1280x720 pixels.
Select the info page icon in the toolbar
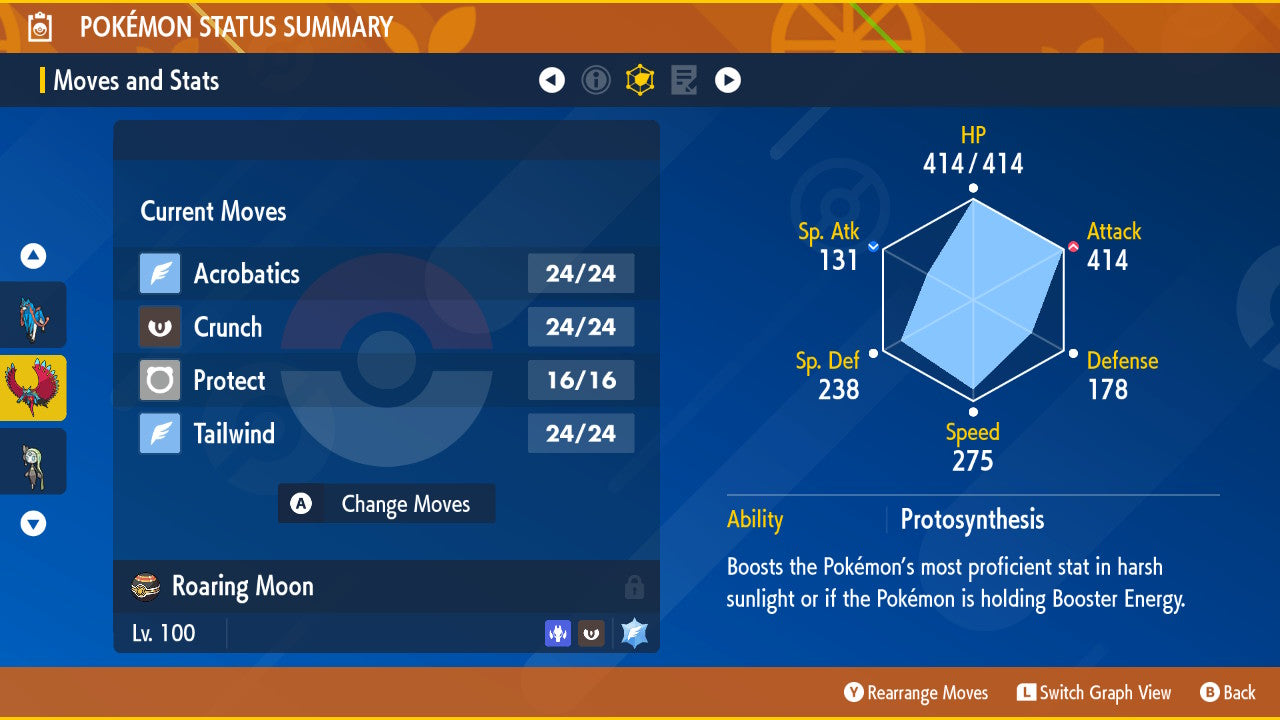point(596,80)
